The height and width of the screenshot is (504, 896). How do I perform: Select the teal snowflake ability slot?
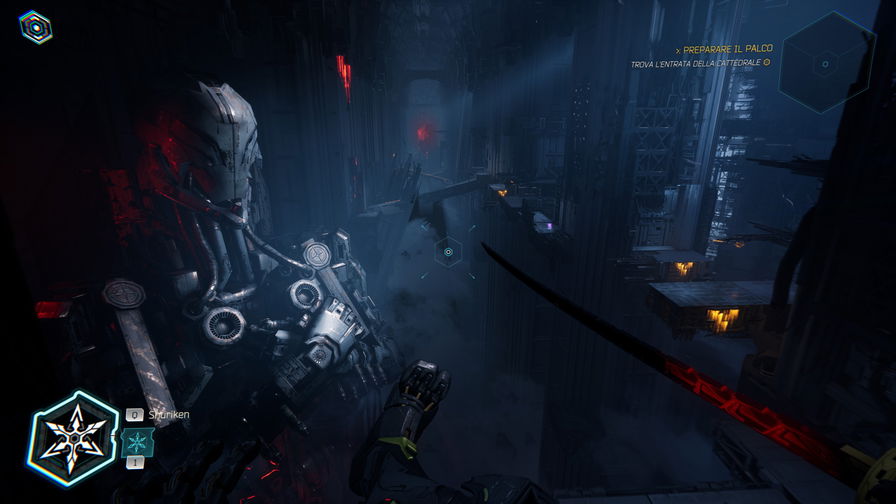tap(137, 441)
